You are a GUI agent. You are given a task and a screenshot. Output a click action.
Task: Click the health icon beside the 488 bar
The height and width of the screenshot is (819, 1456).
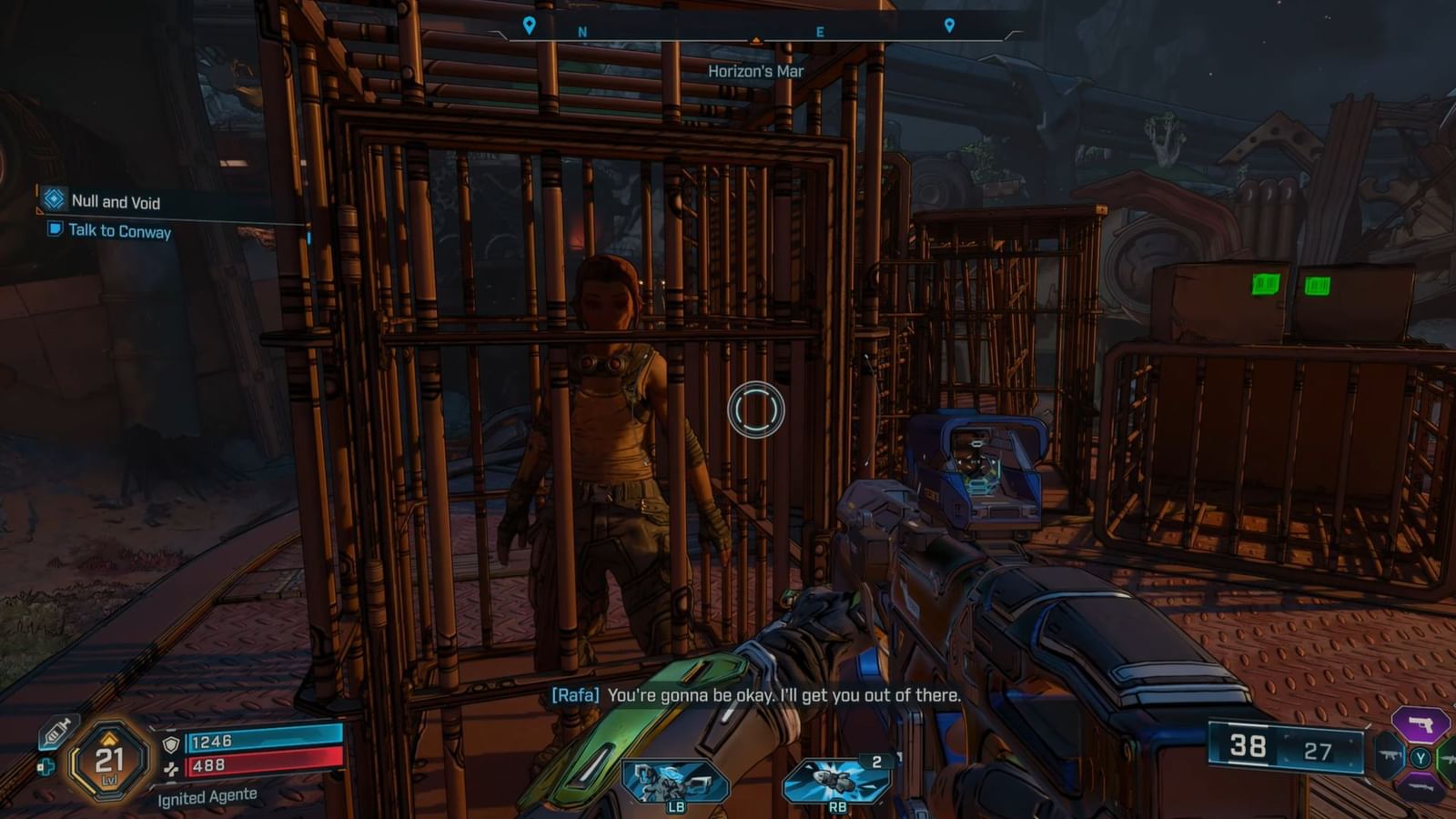[171, 769]
